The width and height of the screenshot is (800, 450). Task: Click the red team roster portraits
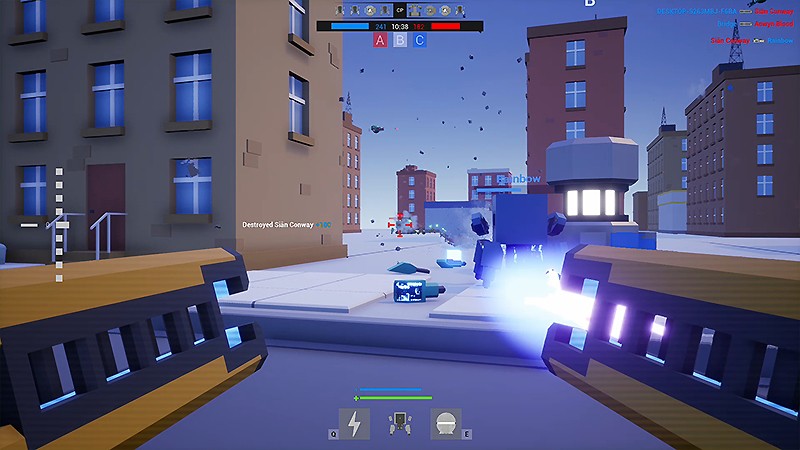431,11
